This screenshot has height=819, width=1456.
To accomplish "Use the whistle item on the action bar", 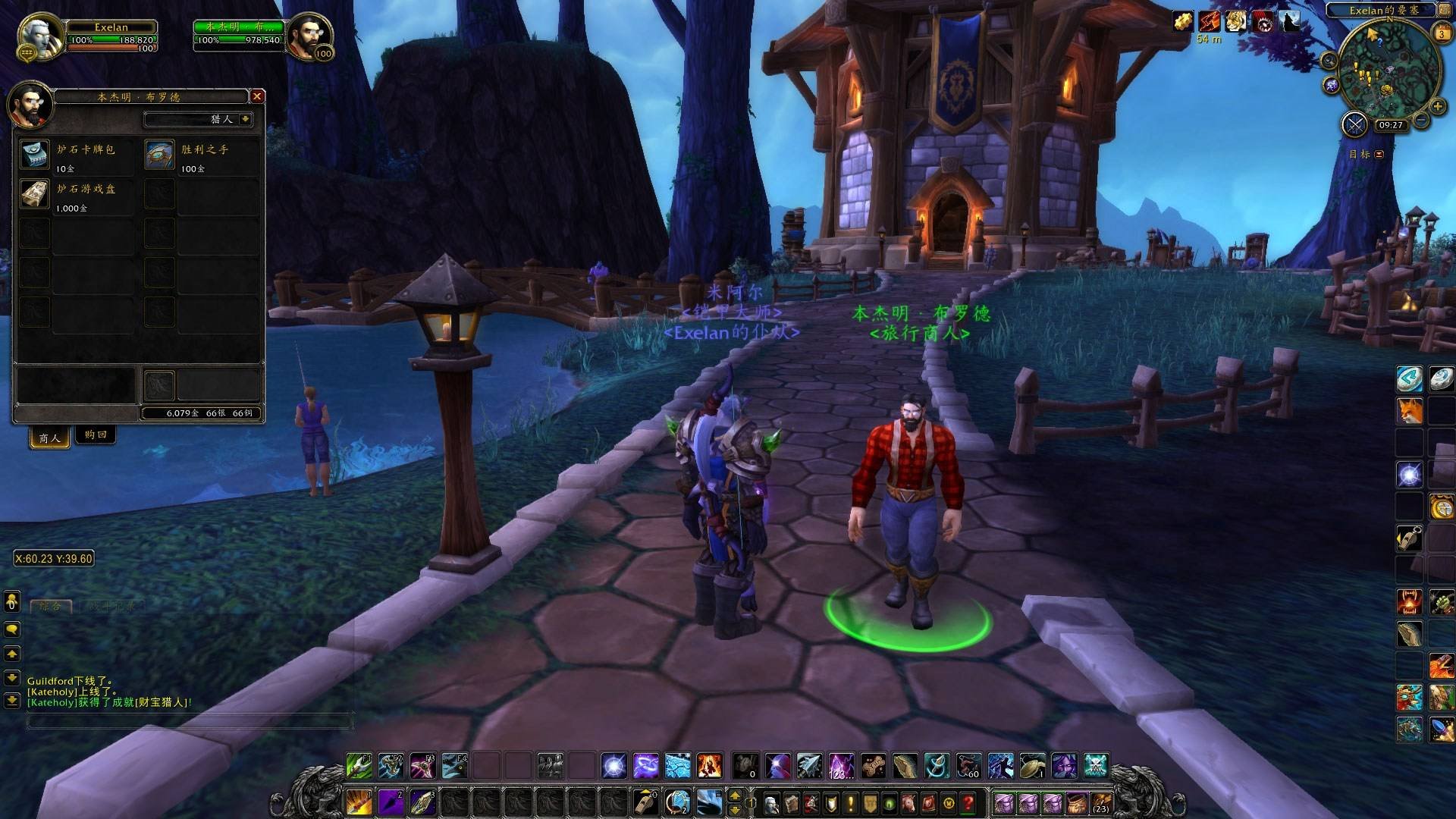I will click(645, 802).
